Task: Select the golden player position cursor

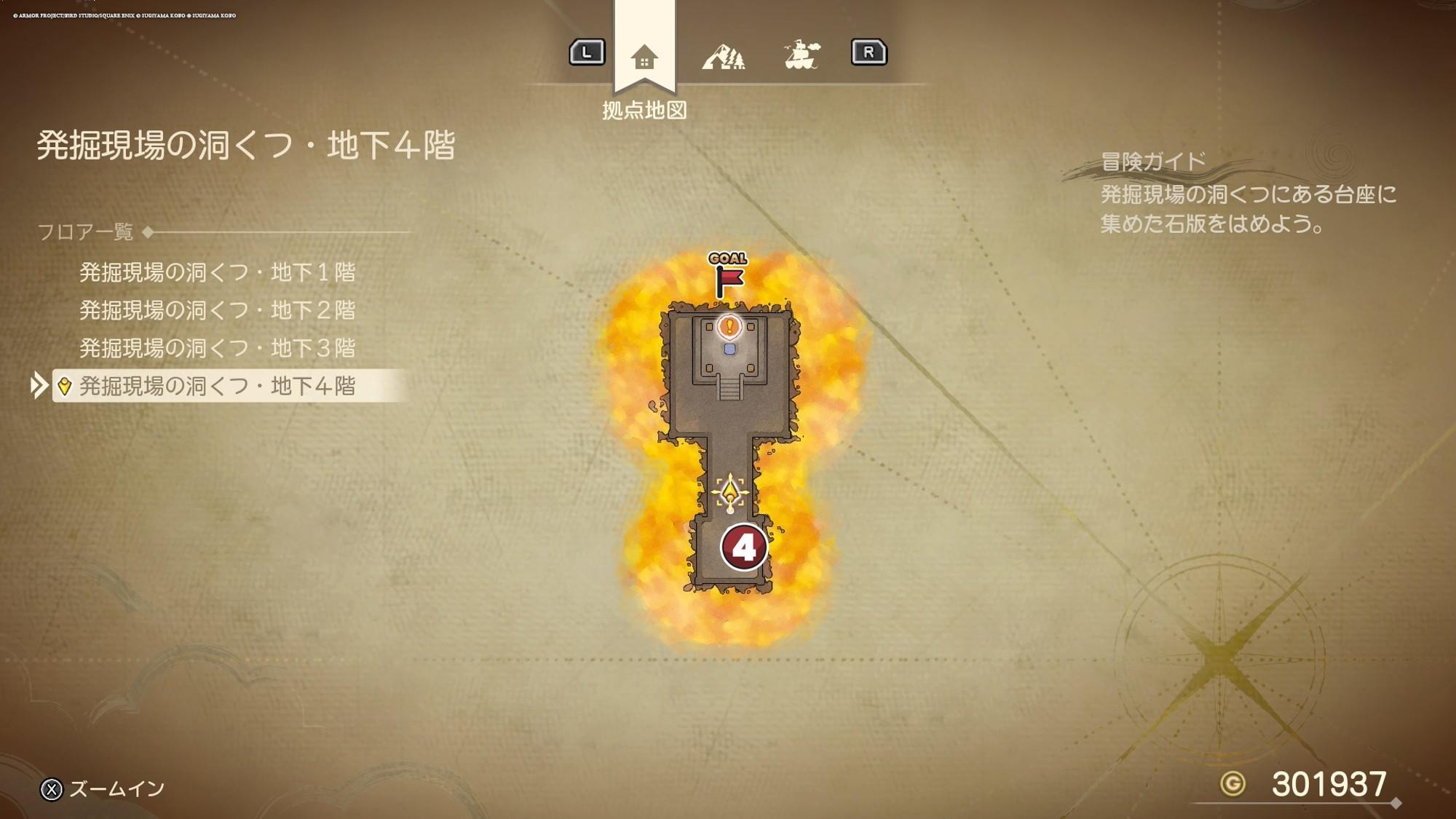Action: point(729,493)
